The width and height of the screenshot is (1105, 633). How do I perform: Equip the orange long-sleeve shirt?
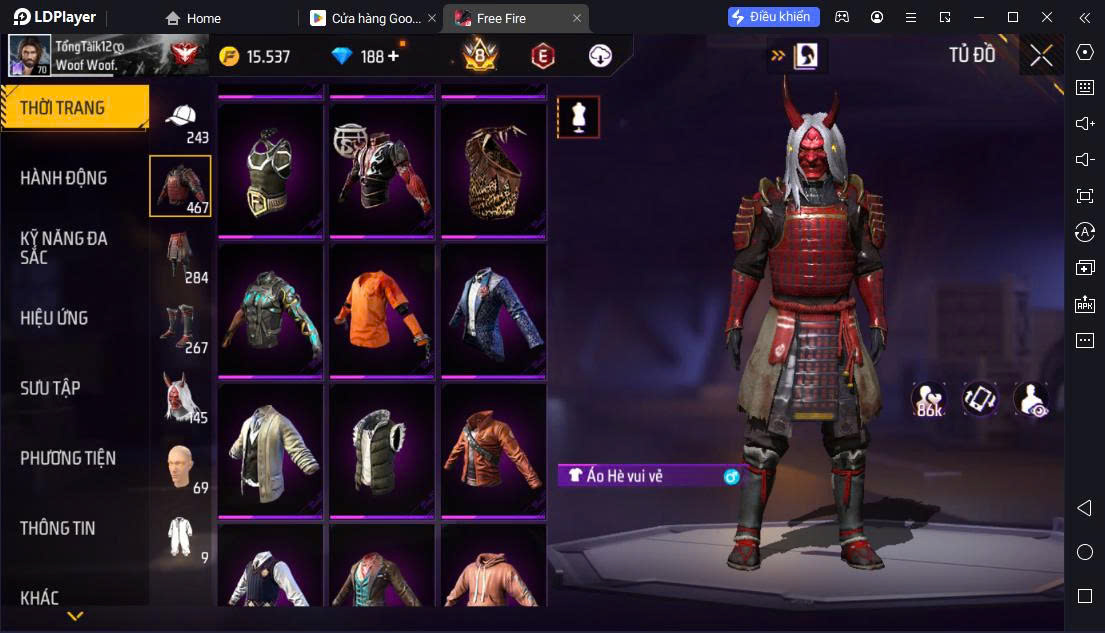(382, 310)
